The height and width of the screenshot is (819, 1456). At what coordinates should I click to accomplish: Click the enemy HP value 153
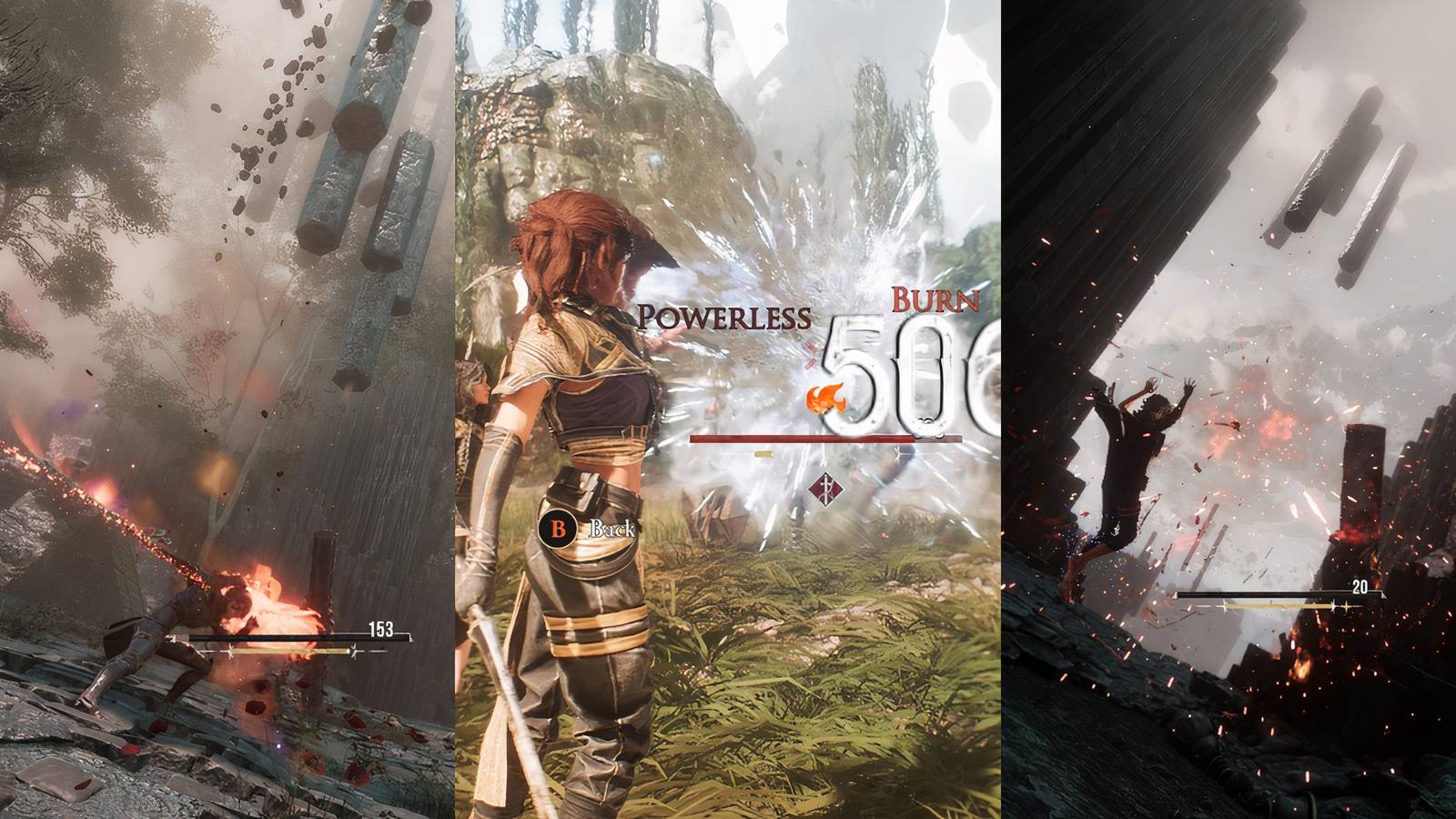(379, 628)
